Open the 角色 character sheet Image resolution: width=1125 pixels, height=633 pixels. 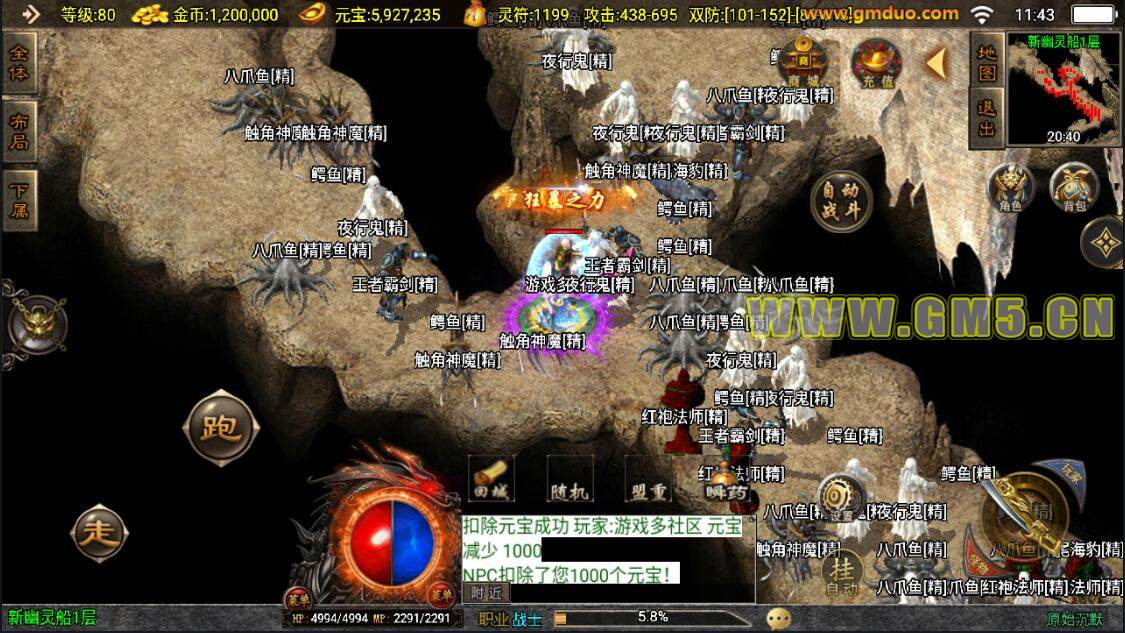point(1010,187)
